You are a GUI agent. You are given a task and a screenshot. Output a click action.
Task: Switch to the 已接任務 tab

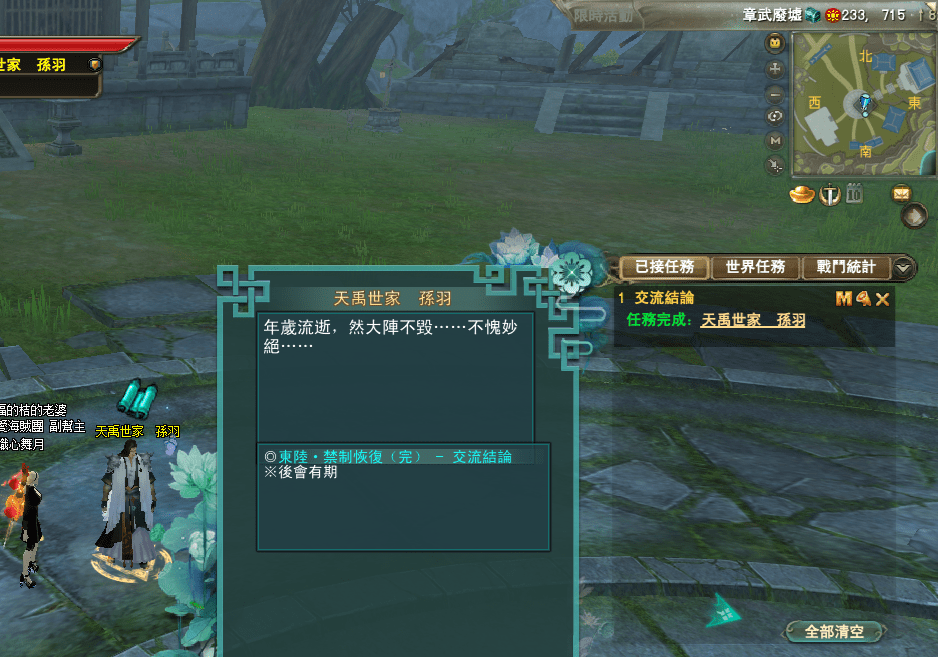point(664,267)
